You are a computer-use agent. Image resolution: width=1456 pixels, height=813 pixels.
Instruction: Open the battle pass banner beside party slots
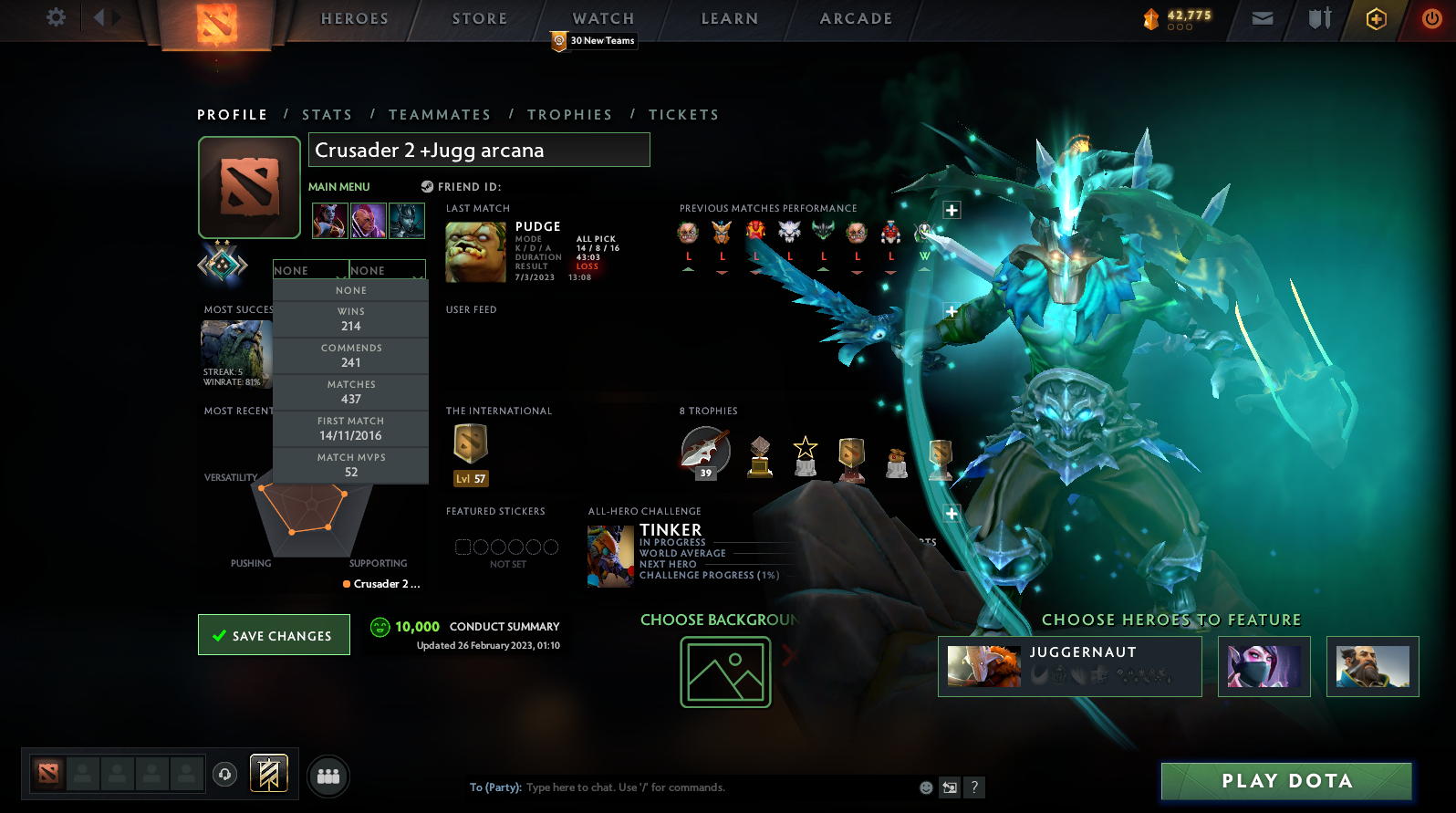(268, 773)
